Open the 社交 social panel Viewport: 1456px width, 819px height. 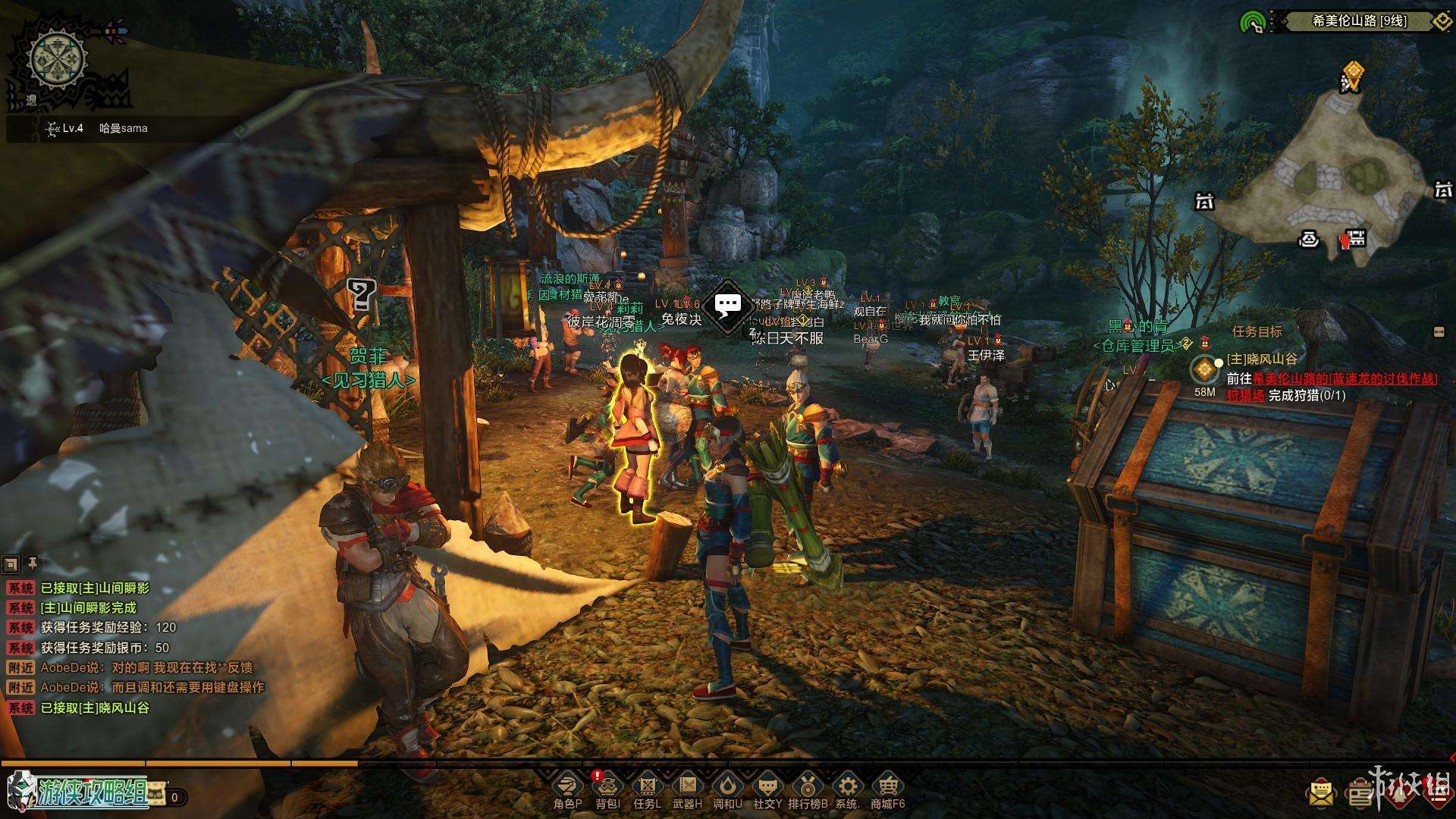767,789
